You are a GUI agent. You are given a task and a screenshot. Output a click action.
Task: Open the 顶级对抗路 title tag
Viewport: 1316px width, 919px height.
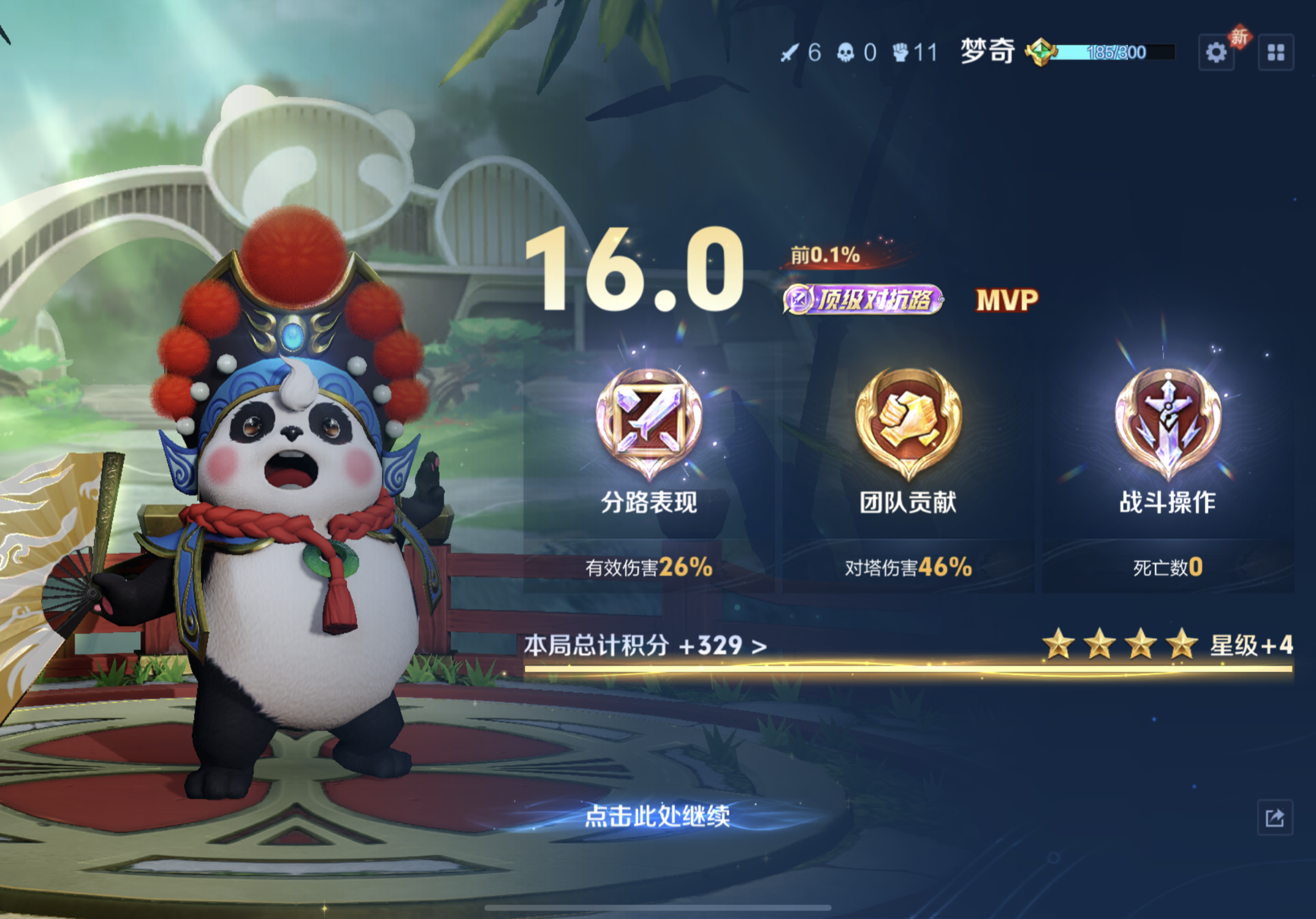click(863, 300)
